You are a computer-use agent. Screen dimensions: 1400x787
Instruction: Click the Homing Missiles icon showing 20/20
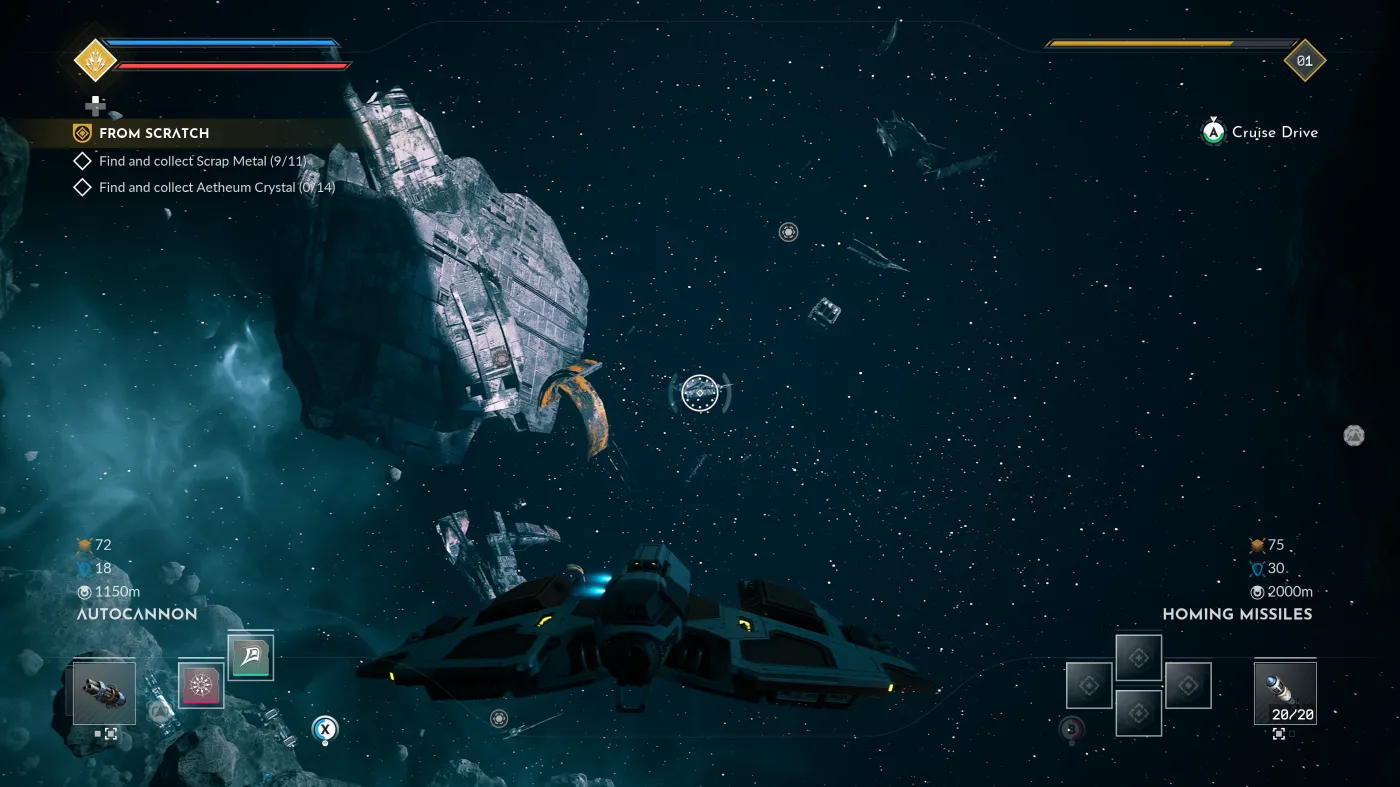pos(1285,692)
